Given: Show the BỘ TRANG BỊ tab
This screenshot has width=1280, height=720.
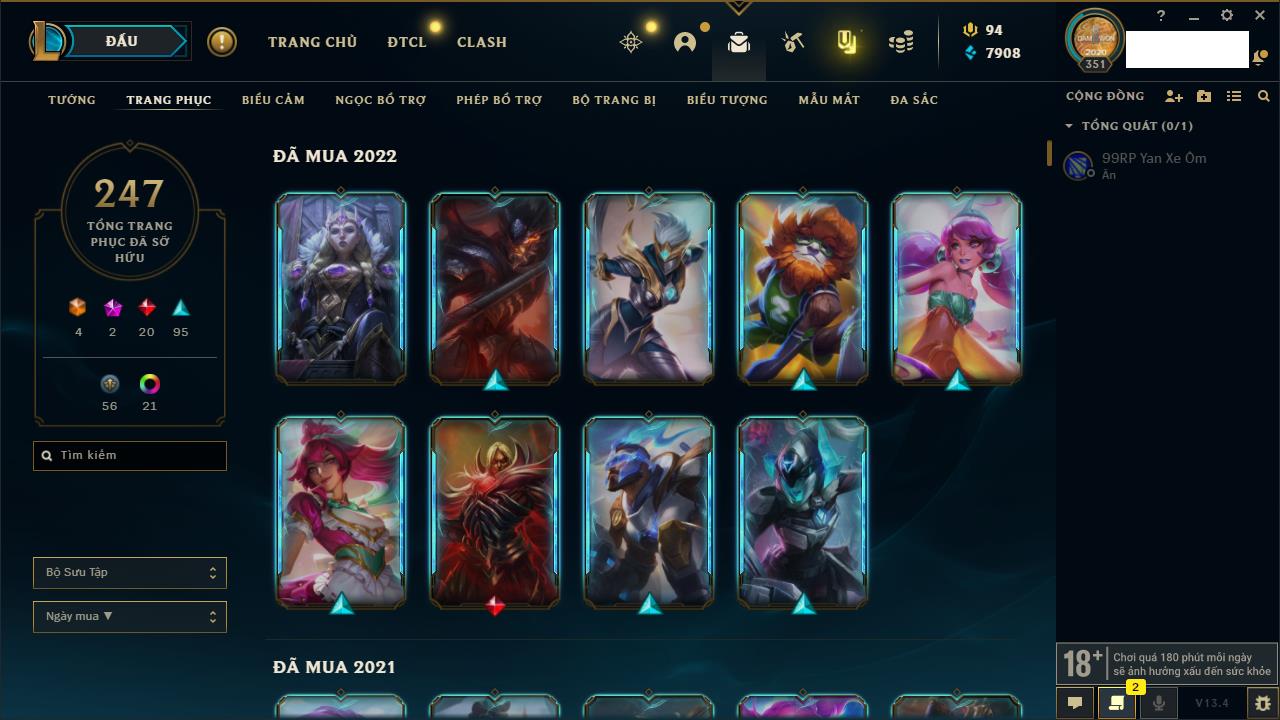Looking at the screenshot, I should tap(614, 100).
